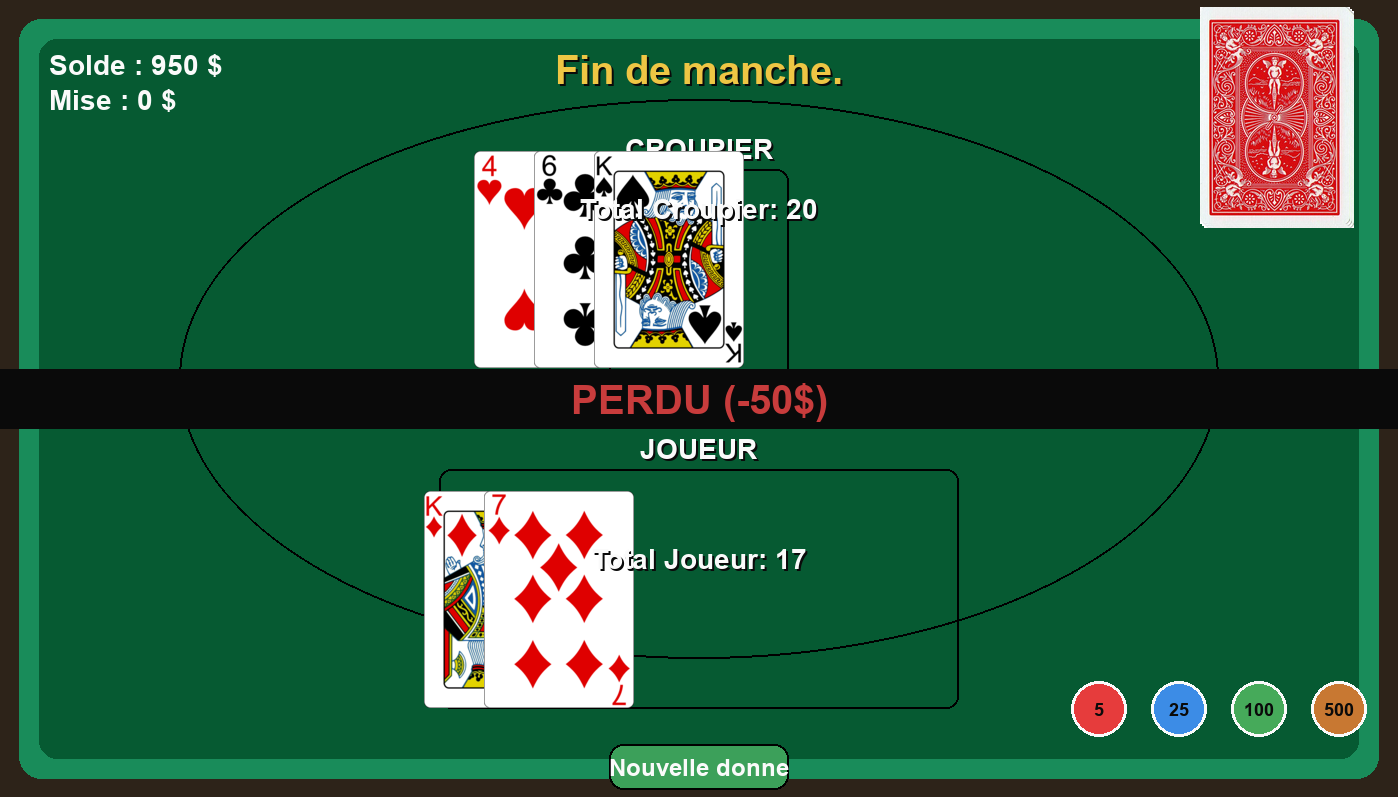This screenshot has width=1398, height=797.
Task: Click the Fin de manche title
Action: pos(699,71)
